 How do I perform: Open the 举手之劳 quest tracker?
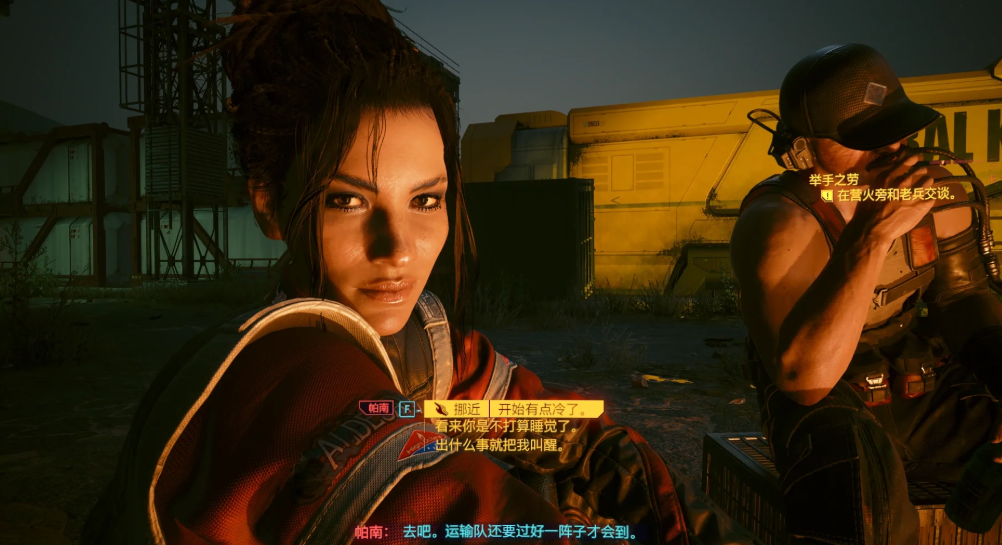coord(834,179)
